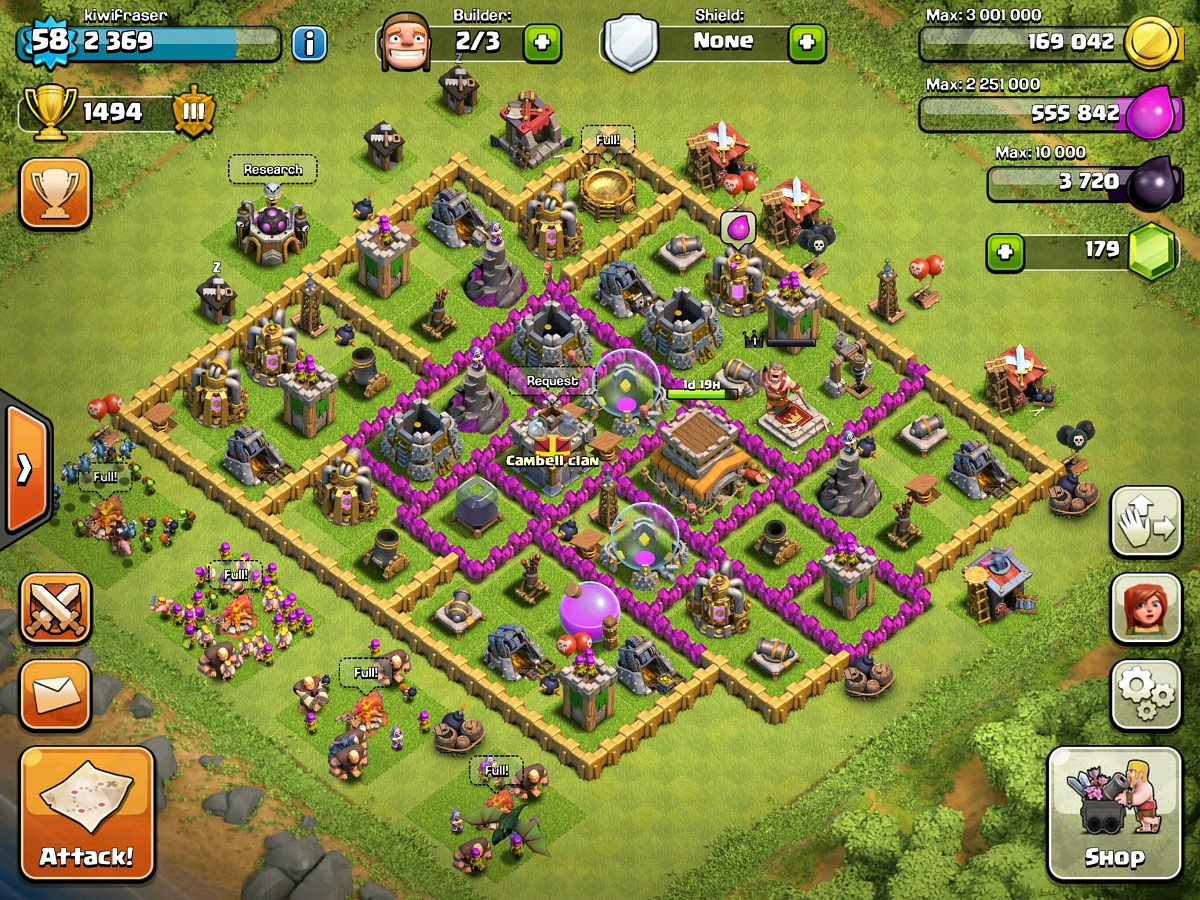Open the crossed swords battle log
The height and width of the screenshot is (900, 1200).
click(55, 608)
